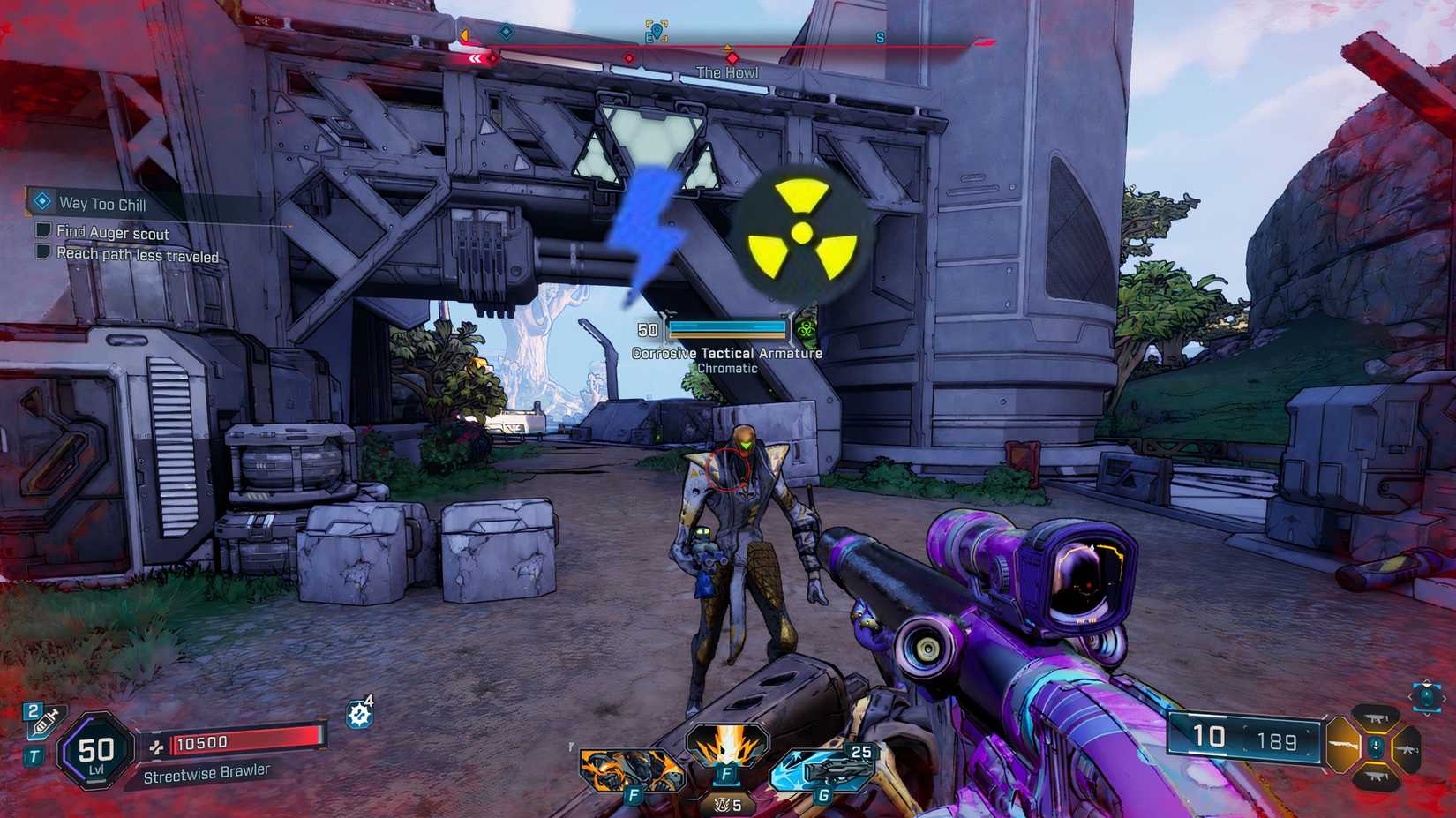Viewport: 1456px width, 818px height.
Task: Click the yellow radiation hazard symbol
Action: 801,235
